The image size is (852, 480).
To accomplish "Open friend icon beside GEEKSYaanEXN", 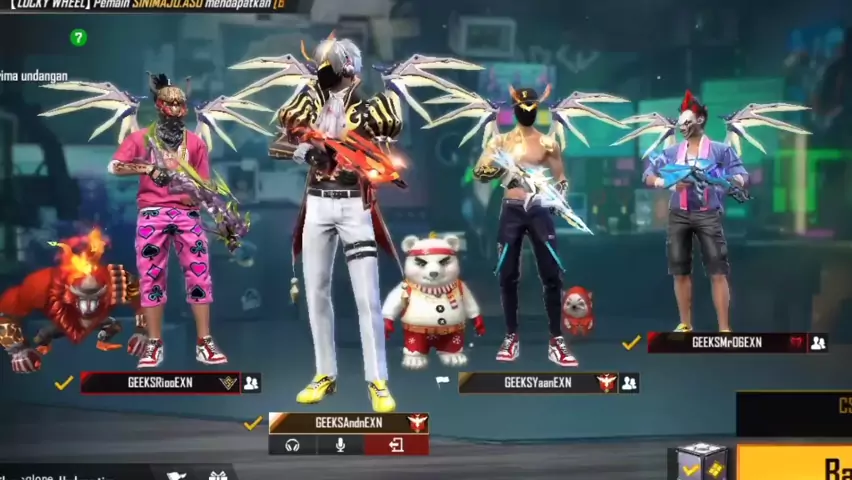I will (629, 382).
